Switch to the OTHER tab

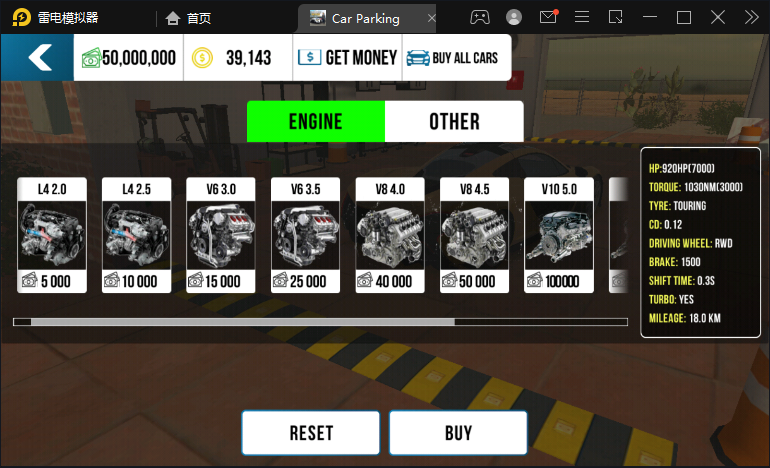(x=454, y=122)
